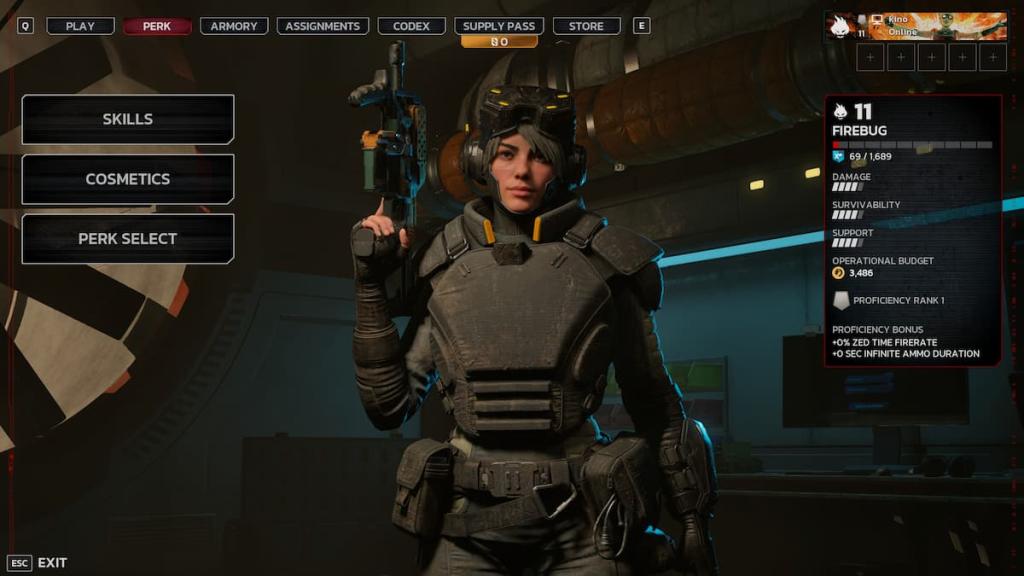Click the Exit button
Image resolution: width=1024 pixels, height=576 pixels.
point(38,563)
